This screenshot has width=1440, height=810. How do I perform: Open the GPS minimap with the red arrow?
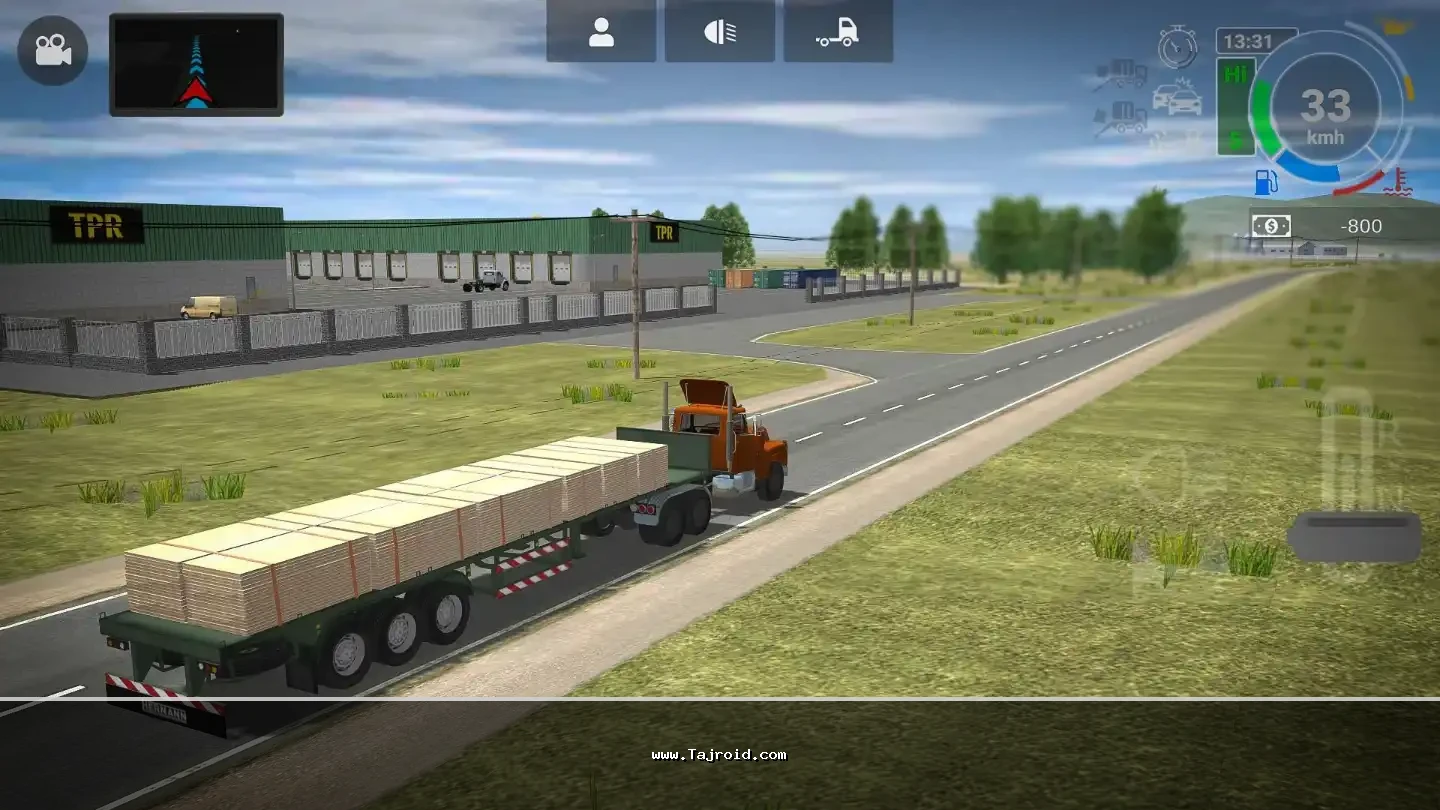pos(196,65)
